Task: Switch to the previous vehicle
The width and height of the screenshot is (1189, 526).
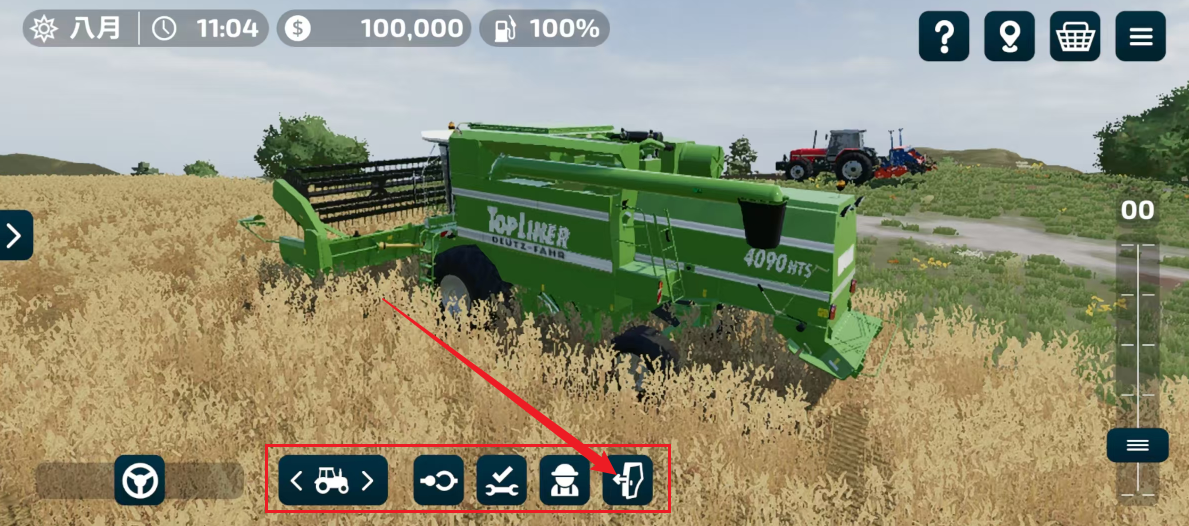Action: click(296, 481)
